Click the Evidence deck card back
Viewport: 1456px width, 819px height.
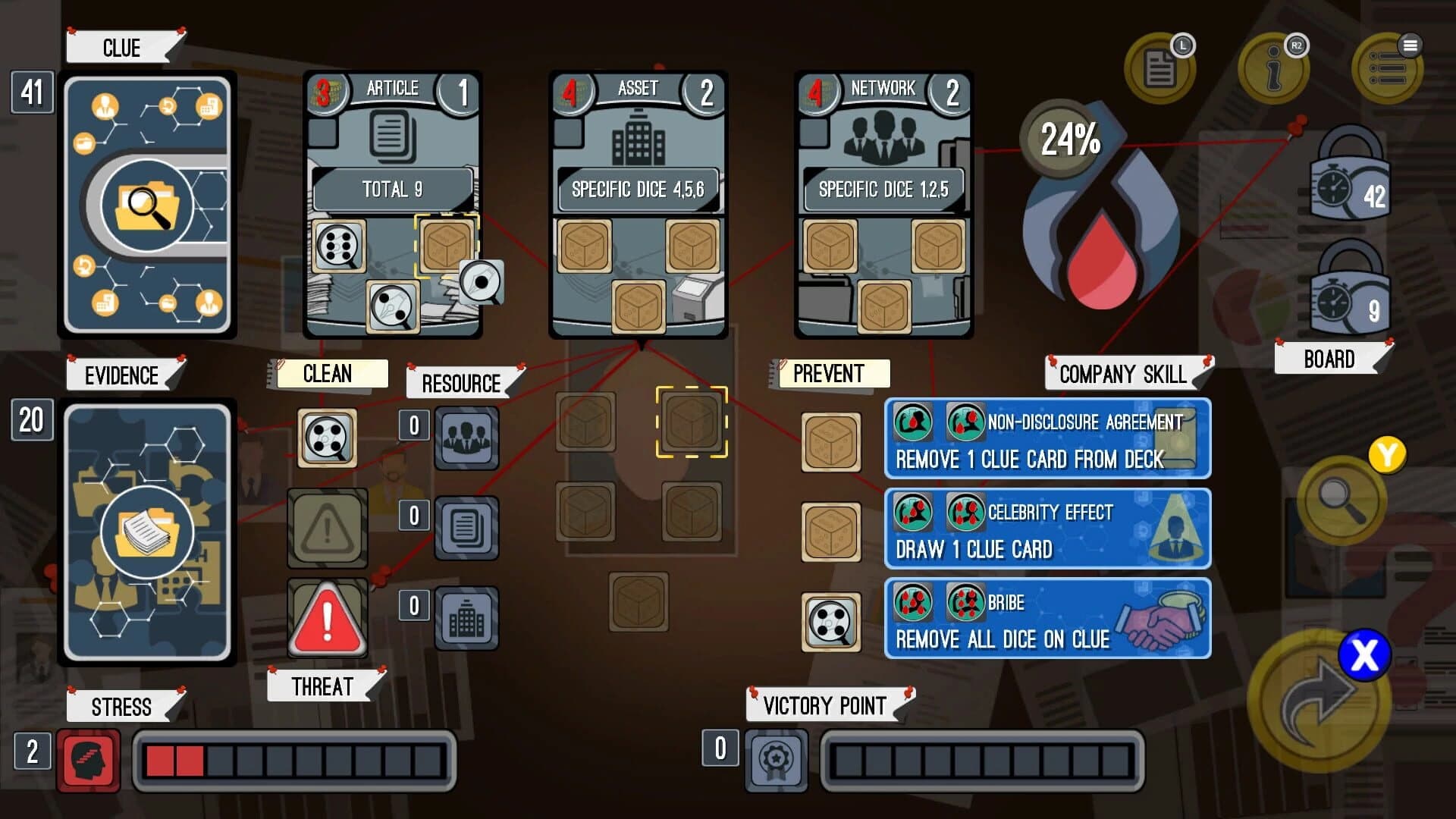[146, 531]
